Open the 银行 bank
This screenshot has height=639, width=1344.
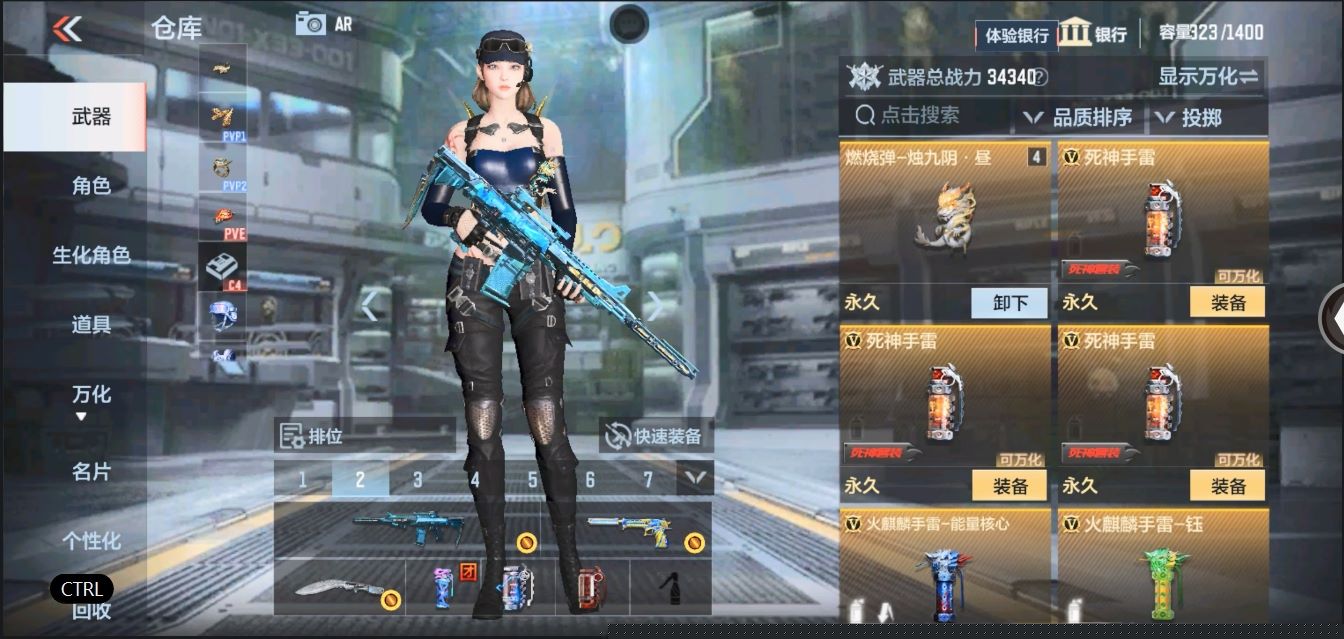[1093, 33]
